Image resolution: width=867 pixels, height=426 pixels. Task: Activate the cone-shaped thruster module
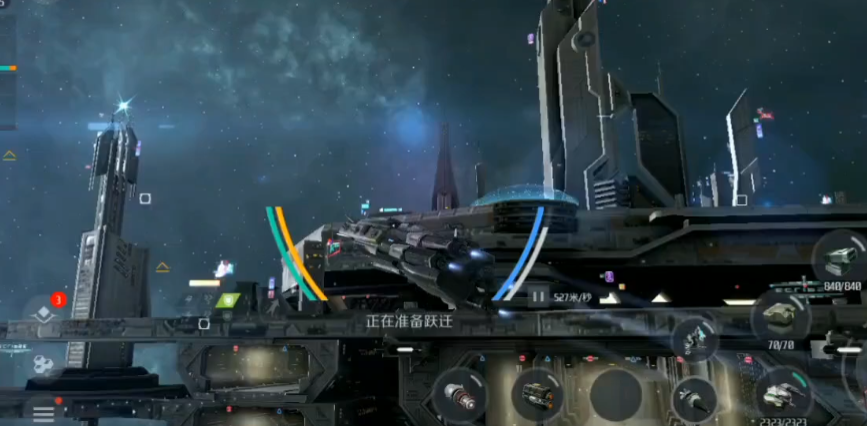[x=693, y=399]
